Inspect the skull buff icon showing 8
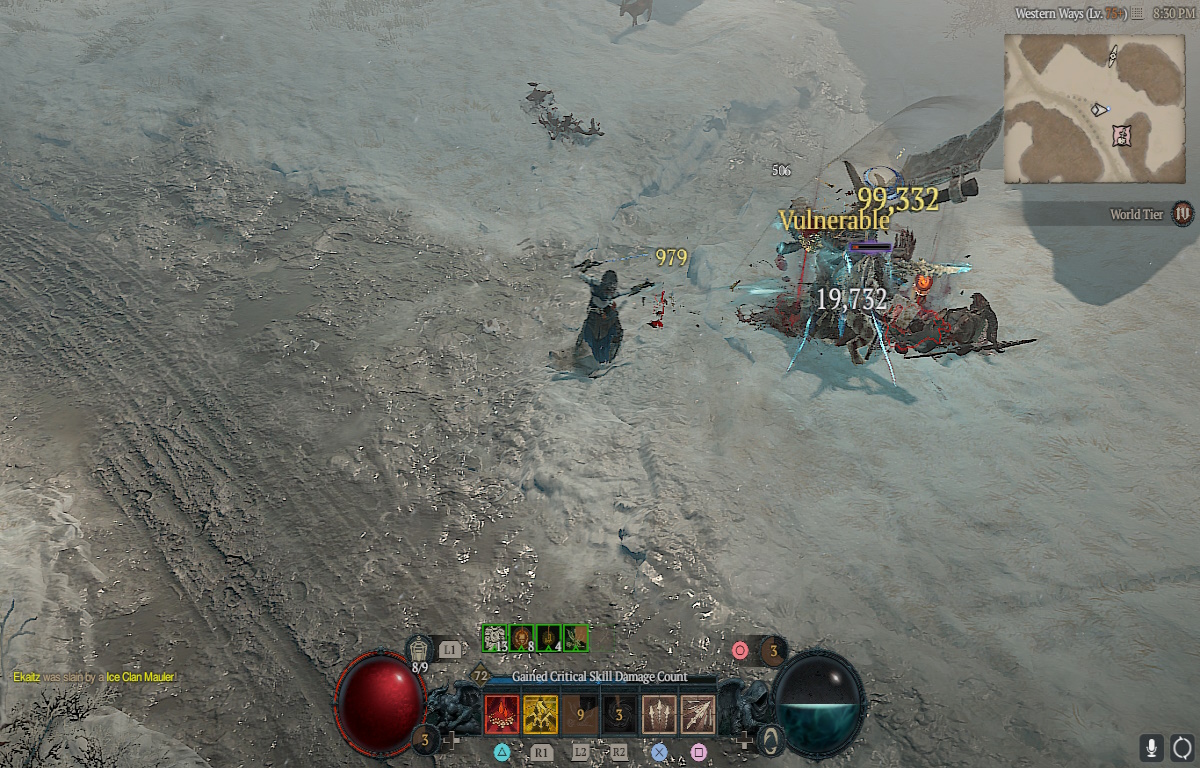Image resolution: width=1200 pixels, height=768 pixels. 522,637
